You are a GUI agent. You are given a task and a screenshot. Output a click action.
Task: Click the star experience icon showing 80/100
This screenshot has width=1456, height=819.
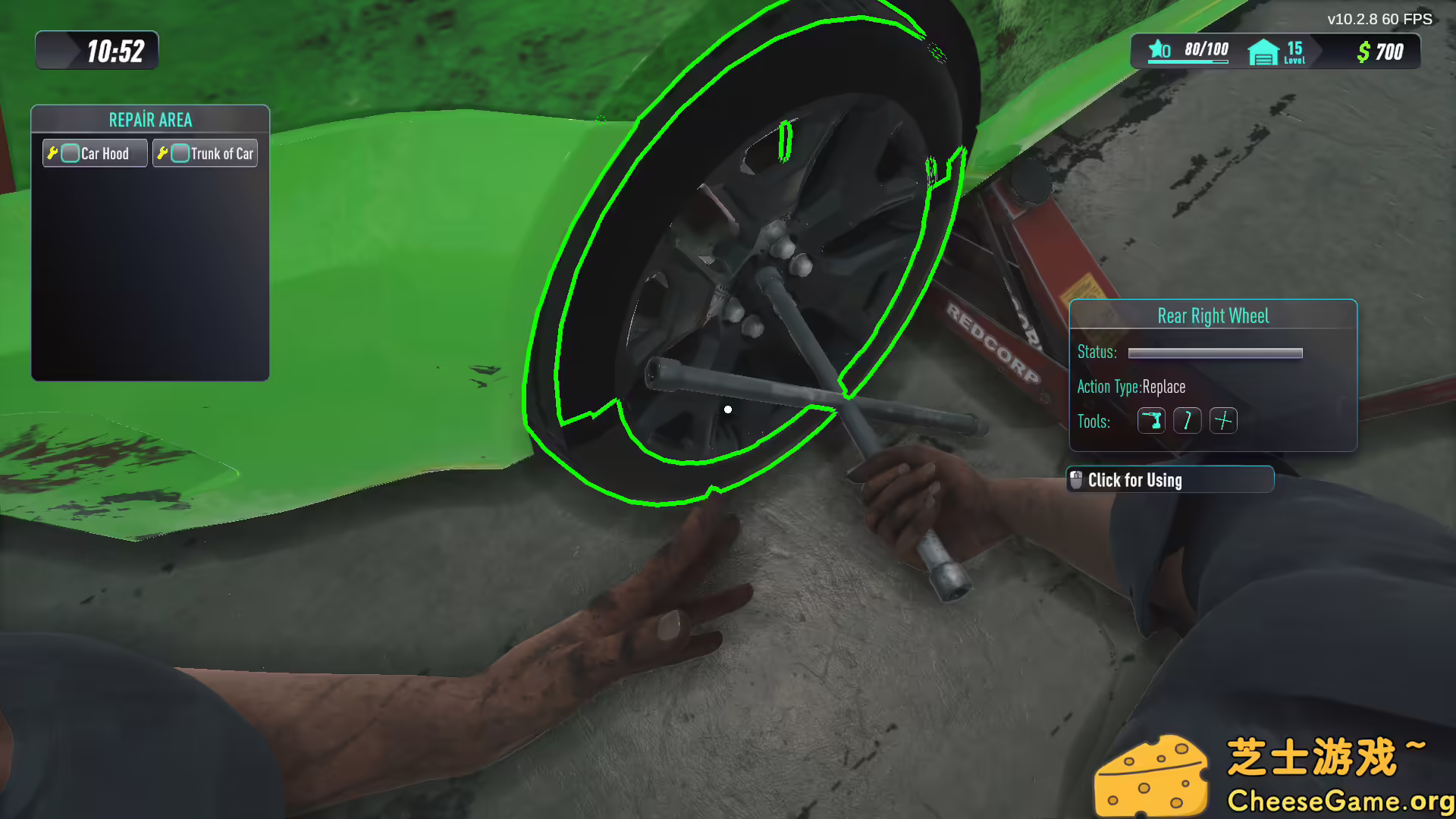pyautogui.click(x=1156, y=50)
